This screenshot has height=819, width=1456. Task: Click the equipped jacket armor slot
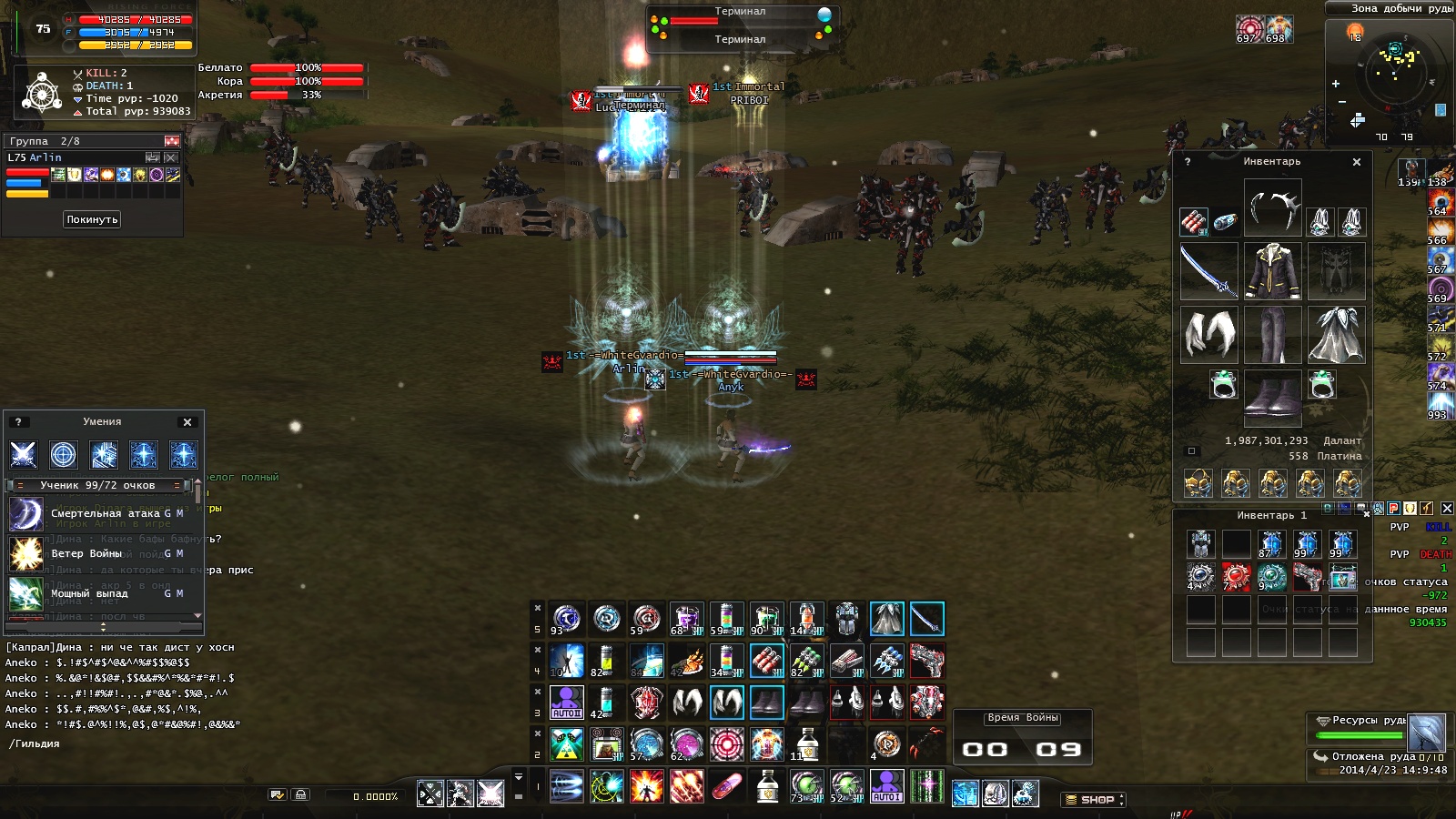pyautogui.click(x=1272, y=271)
